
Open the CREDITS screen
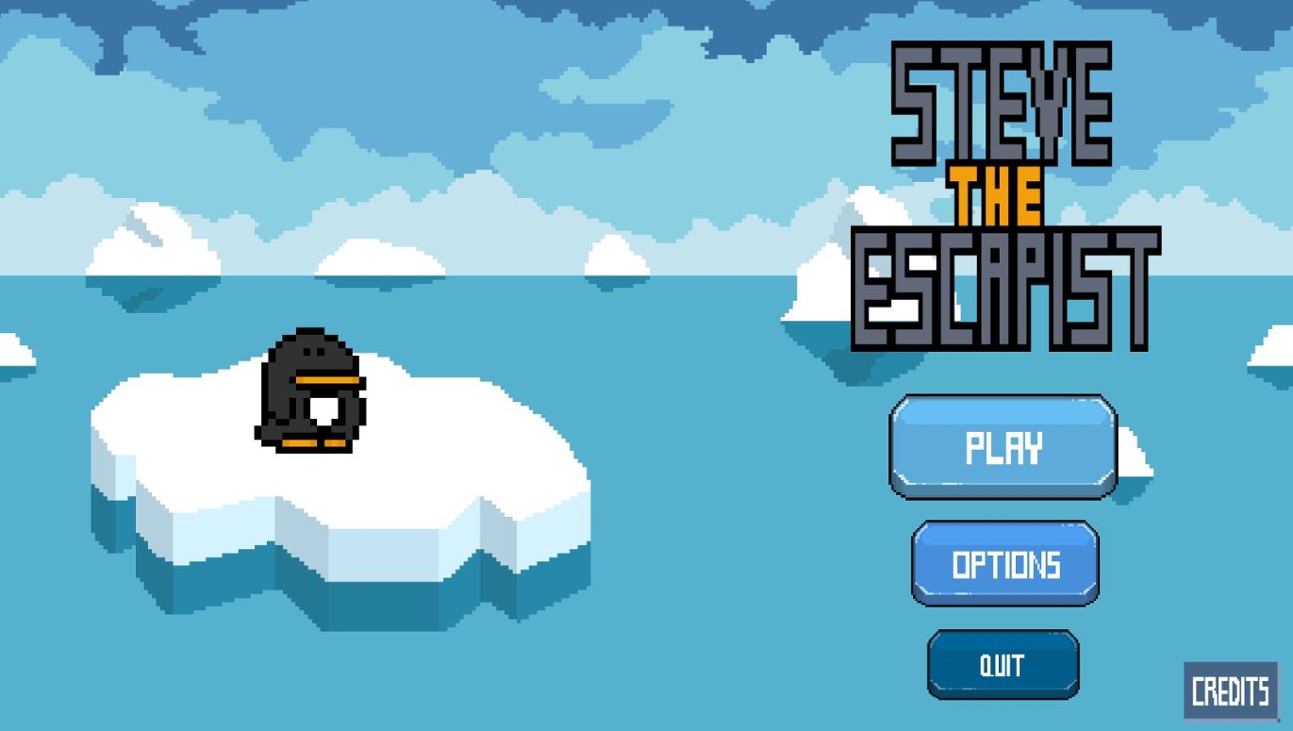[1232, 689]
